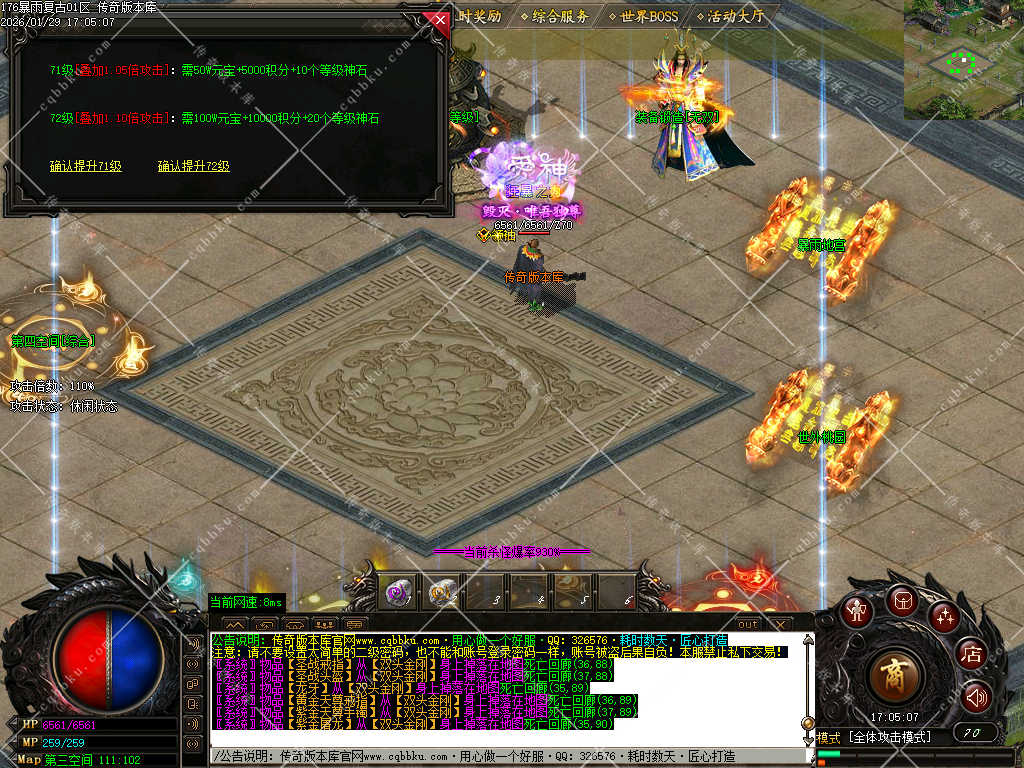1024x768 pixels.
Task: Switch the attack mode label 全体攻击模式
Action: (888, 737)
